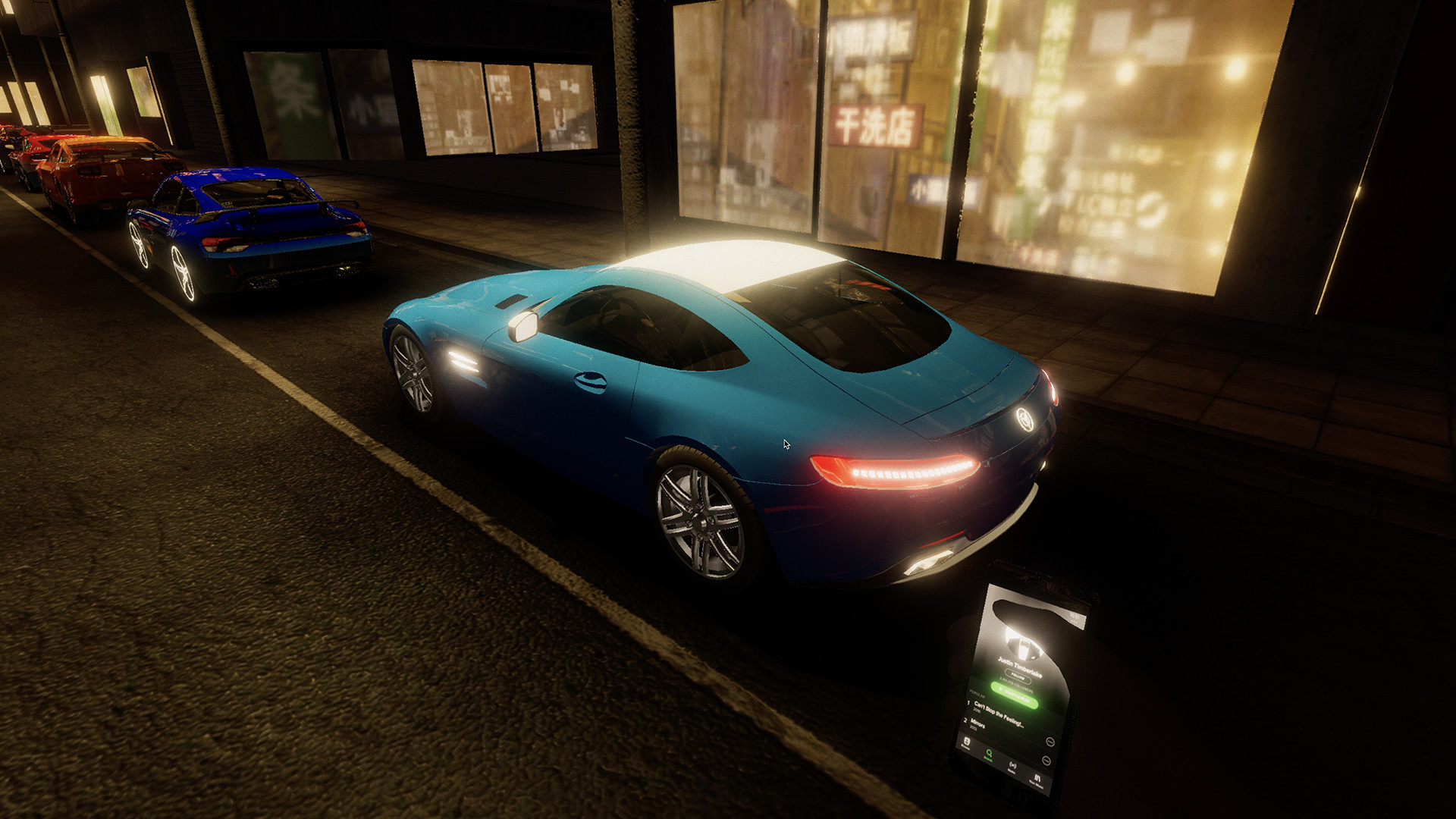Play the song Mirrors from the Popular list
This screenshot has width=1456, height=819.
pyautogui.click(x=977, y=723)
